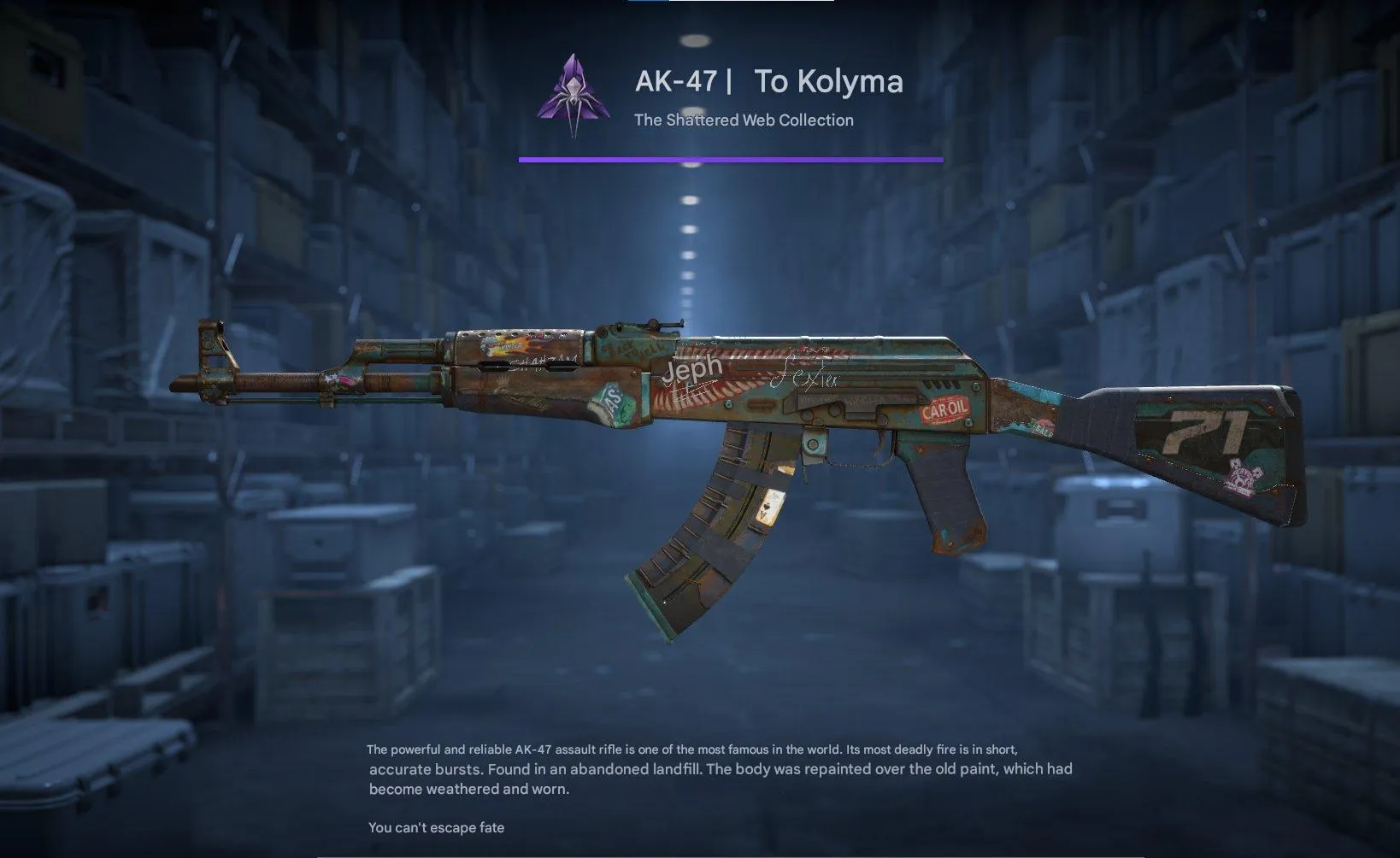Select the SALE sticker near the stock
The image size is (1400, 858).
(x=1043, y=428)
